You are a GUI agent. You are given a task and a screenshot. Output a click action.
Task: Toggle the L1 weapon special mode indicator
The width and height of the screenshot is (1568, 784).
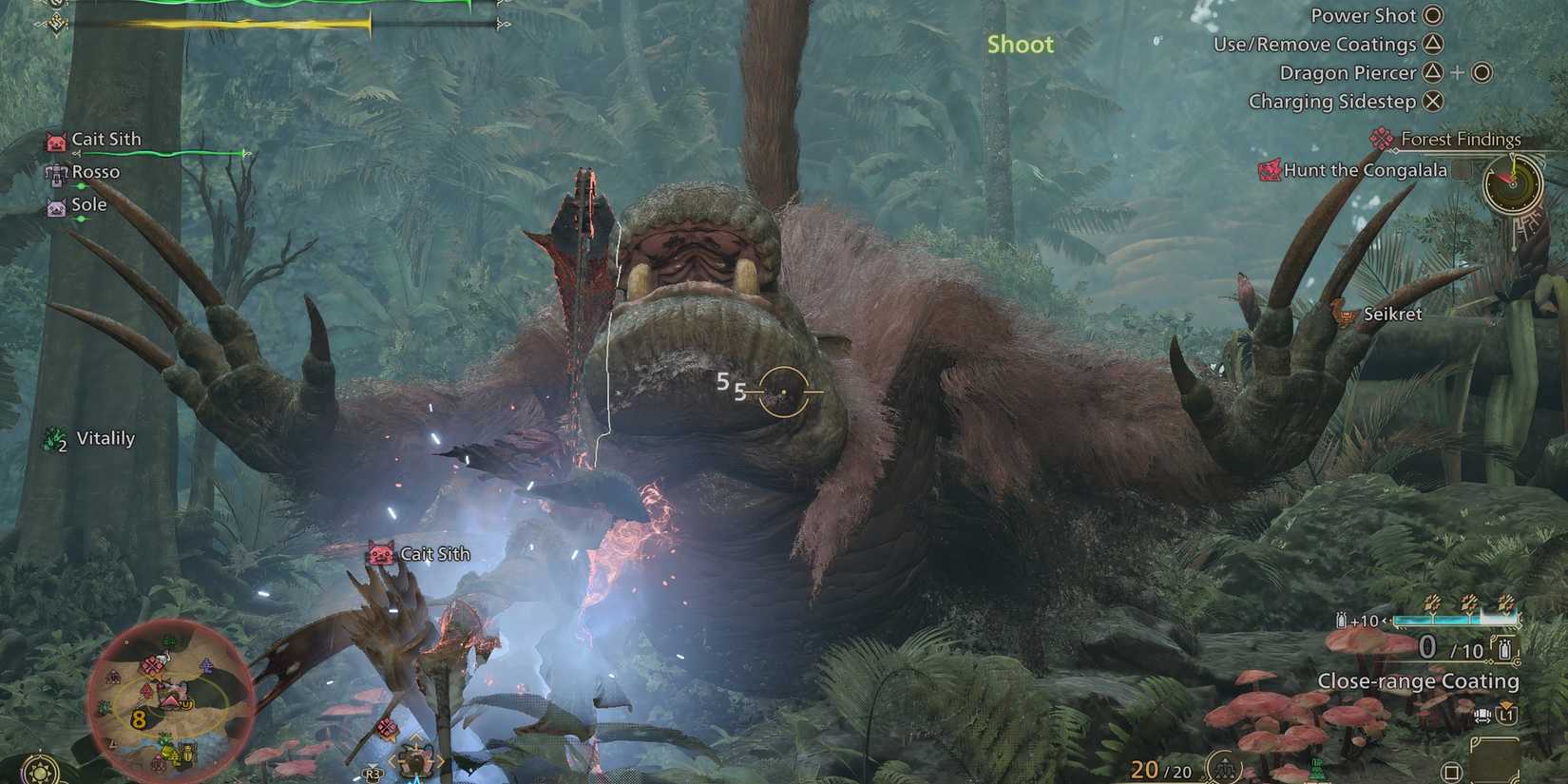coord(1505,716)
